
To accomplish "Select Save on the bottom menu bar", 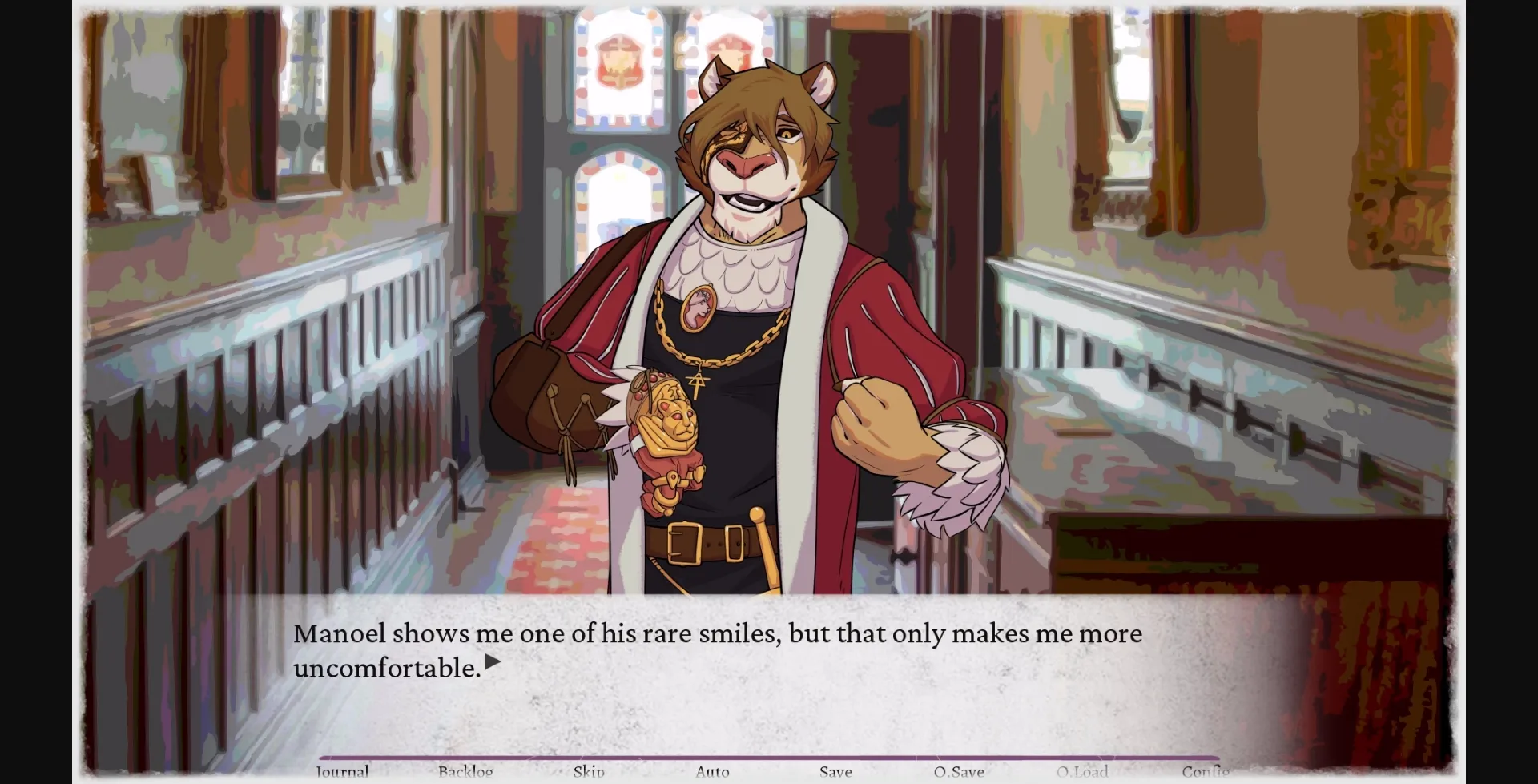I will click(x=835, y=771).
